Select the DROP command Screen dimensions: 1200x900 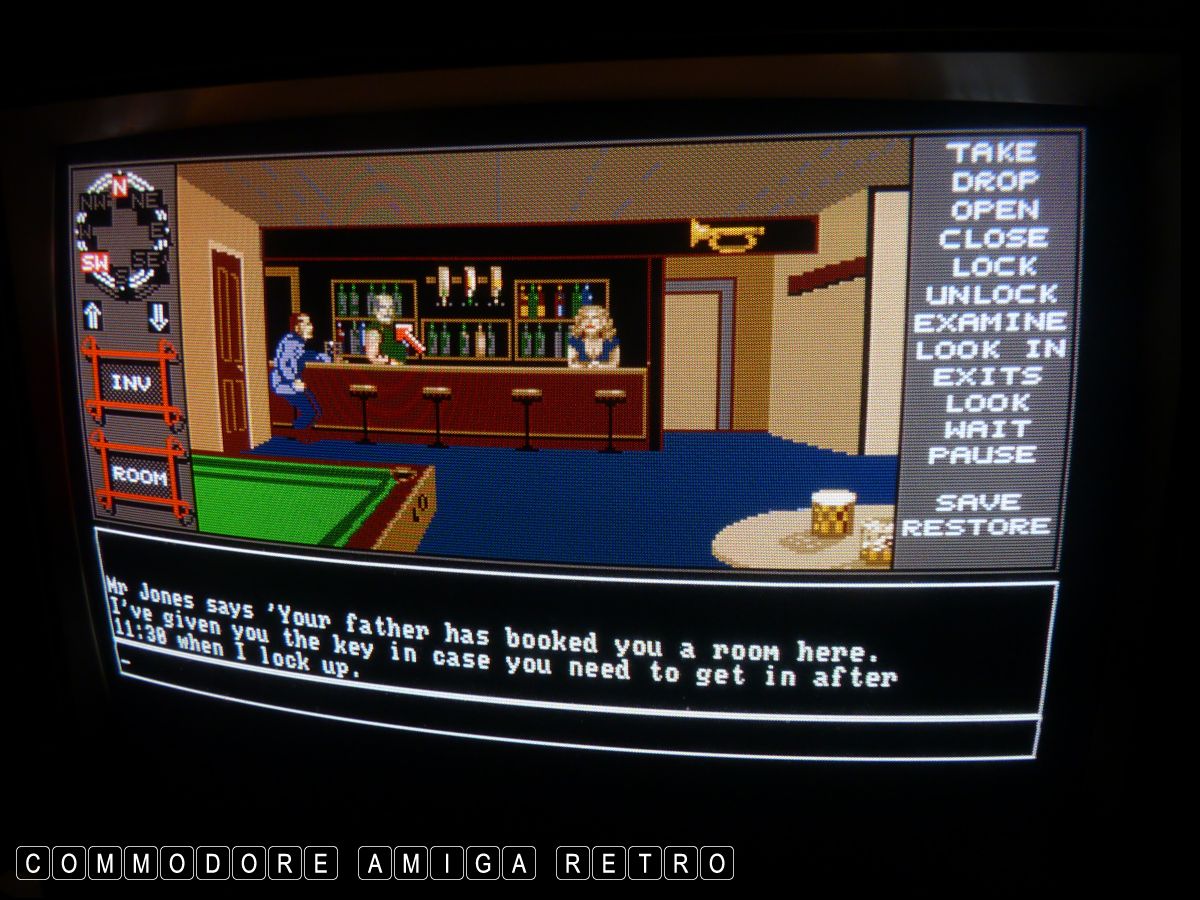[995, 182]
